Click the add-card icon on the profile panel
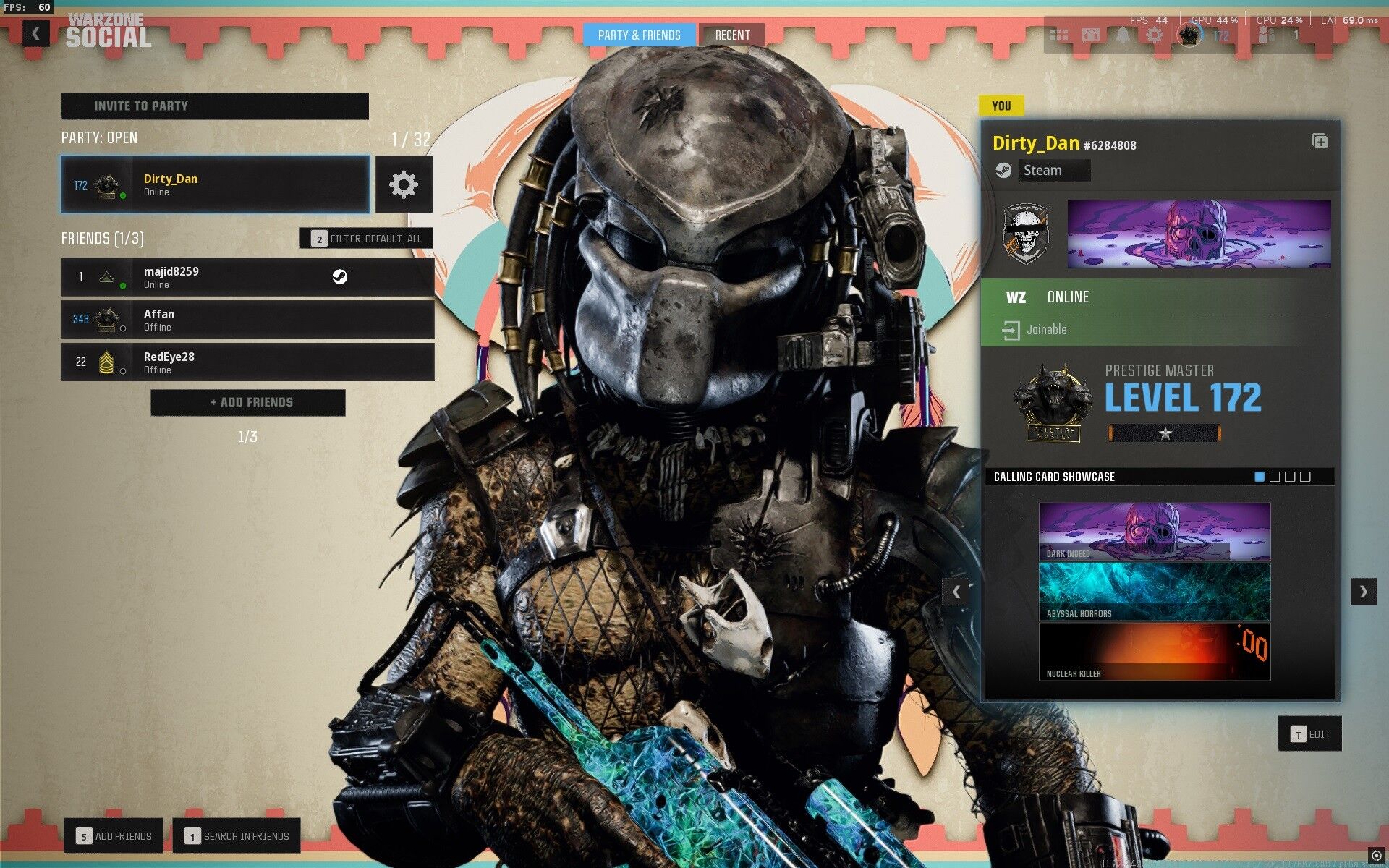The image size is (1389, 868). point(1318,142)
